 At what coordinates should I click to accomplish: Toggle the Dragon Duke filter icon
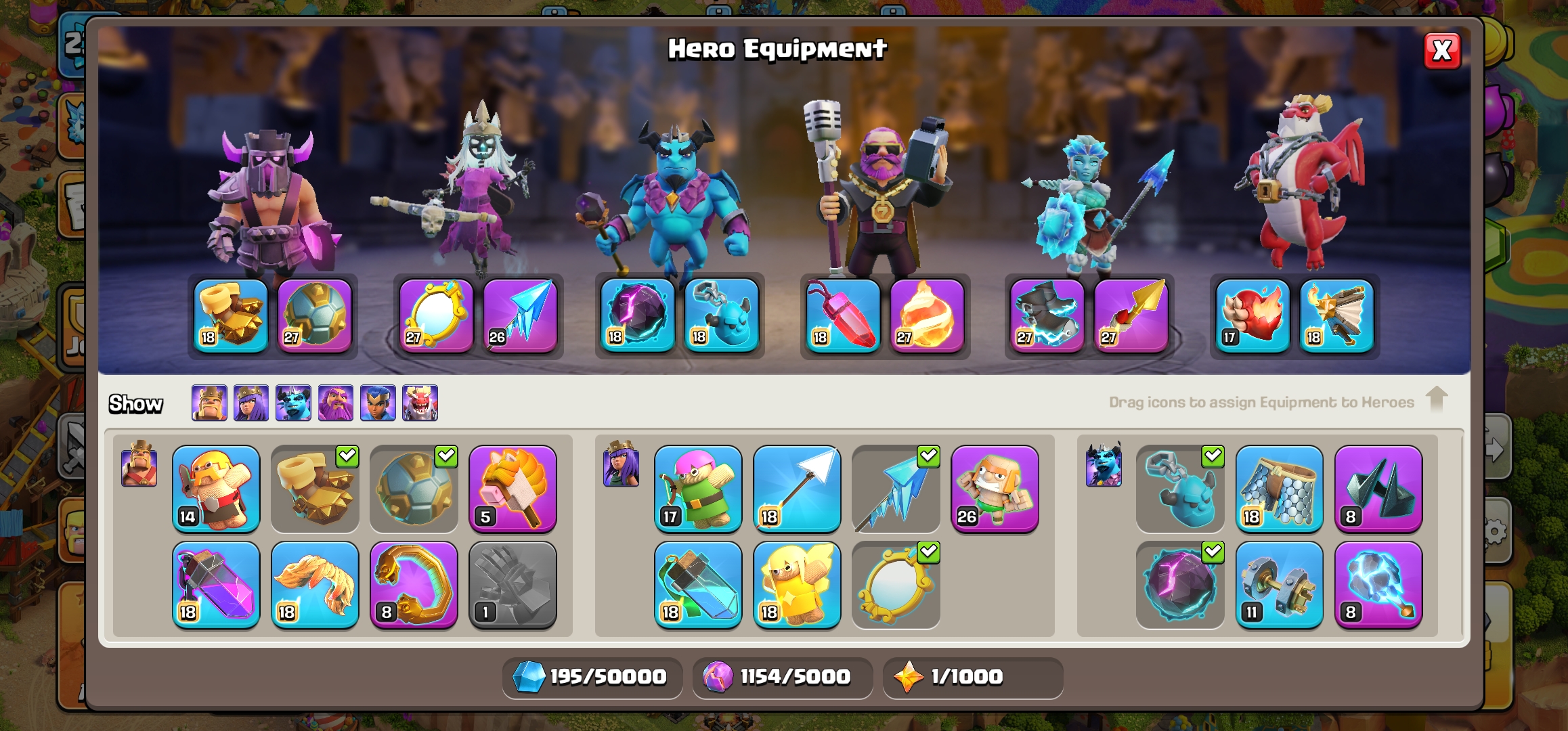coord(420,403)
